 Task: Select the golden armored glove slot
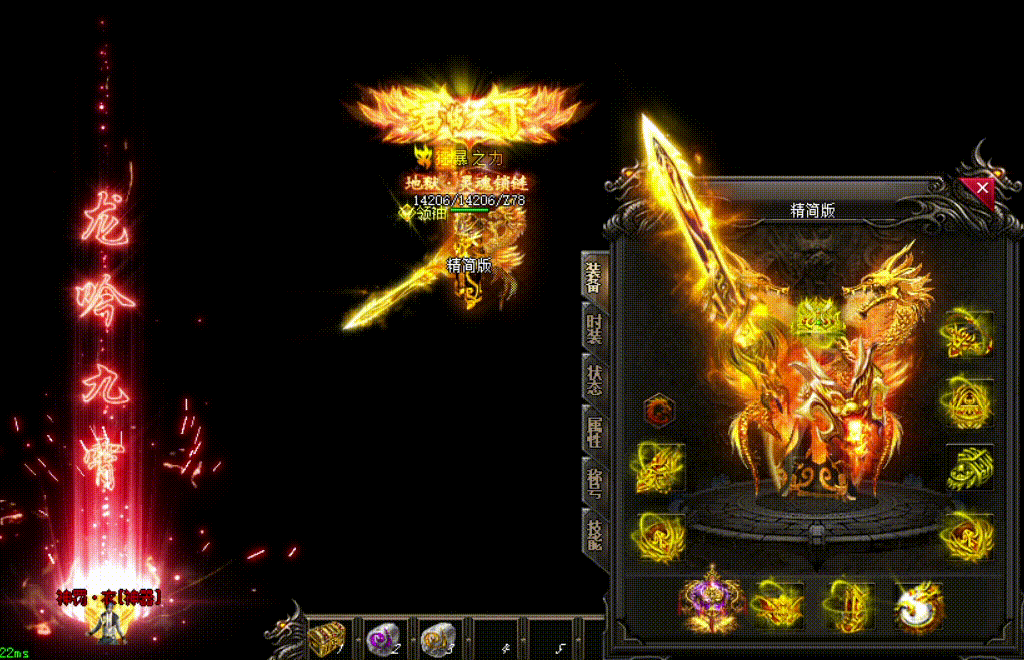pos(968,467)
